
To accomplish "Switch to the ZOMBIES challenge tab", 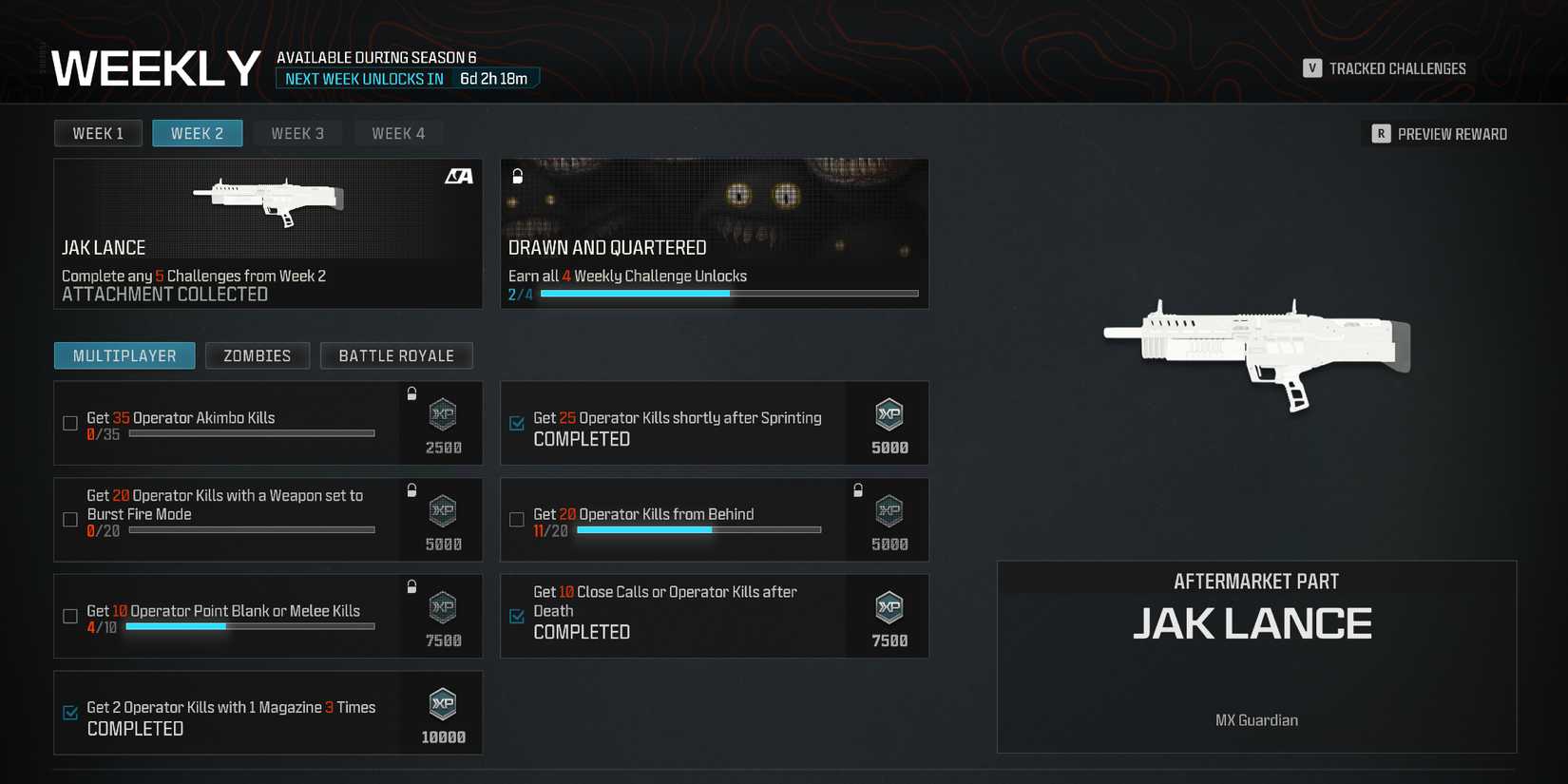I will point(257,355).
